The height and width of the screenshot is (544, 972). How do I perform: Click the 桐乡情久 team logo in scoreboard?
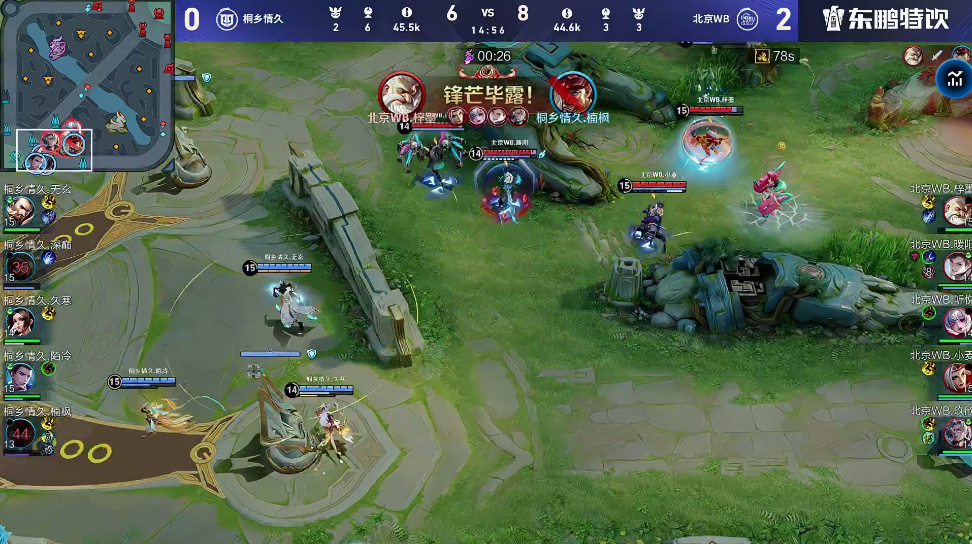[227, 19]
